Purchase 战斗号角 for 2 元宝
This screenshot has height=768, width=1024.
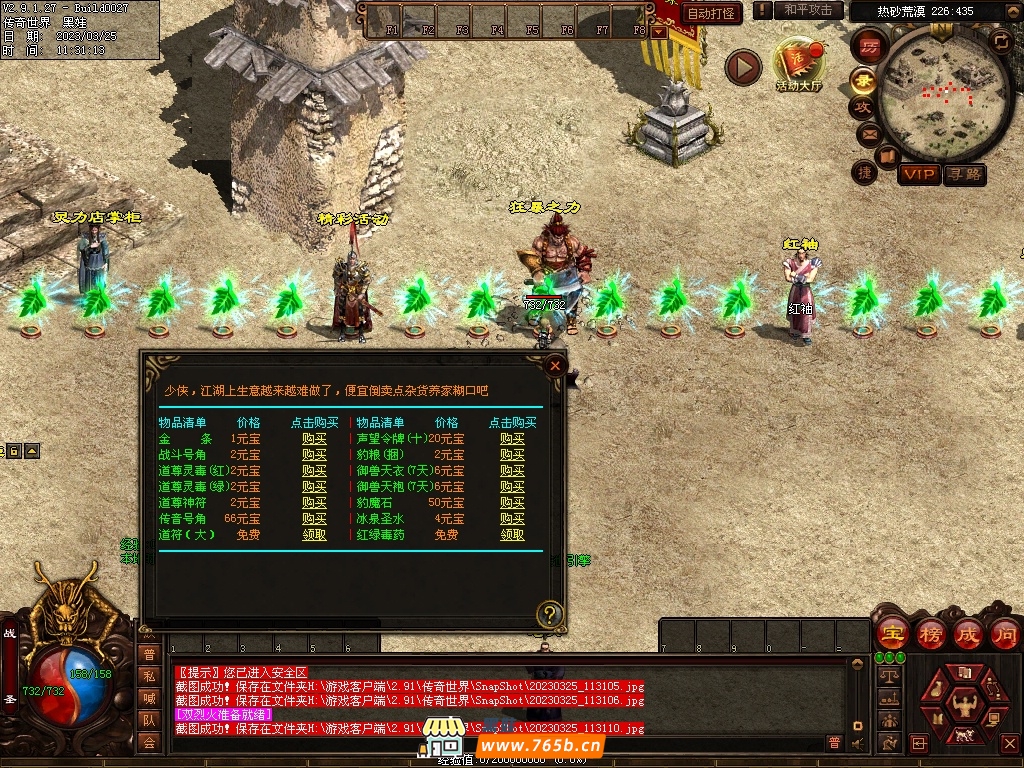(x=314, y=455)
